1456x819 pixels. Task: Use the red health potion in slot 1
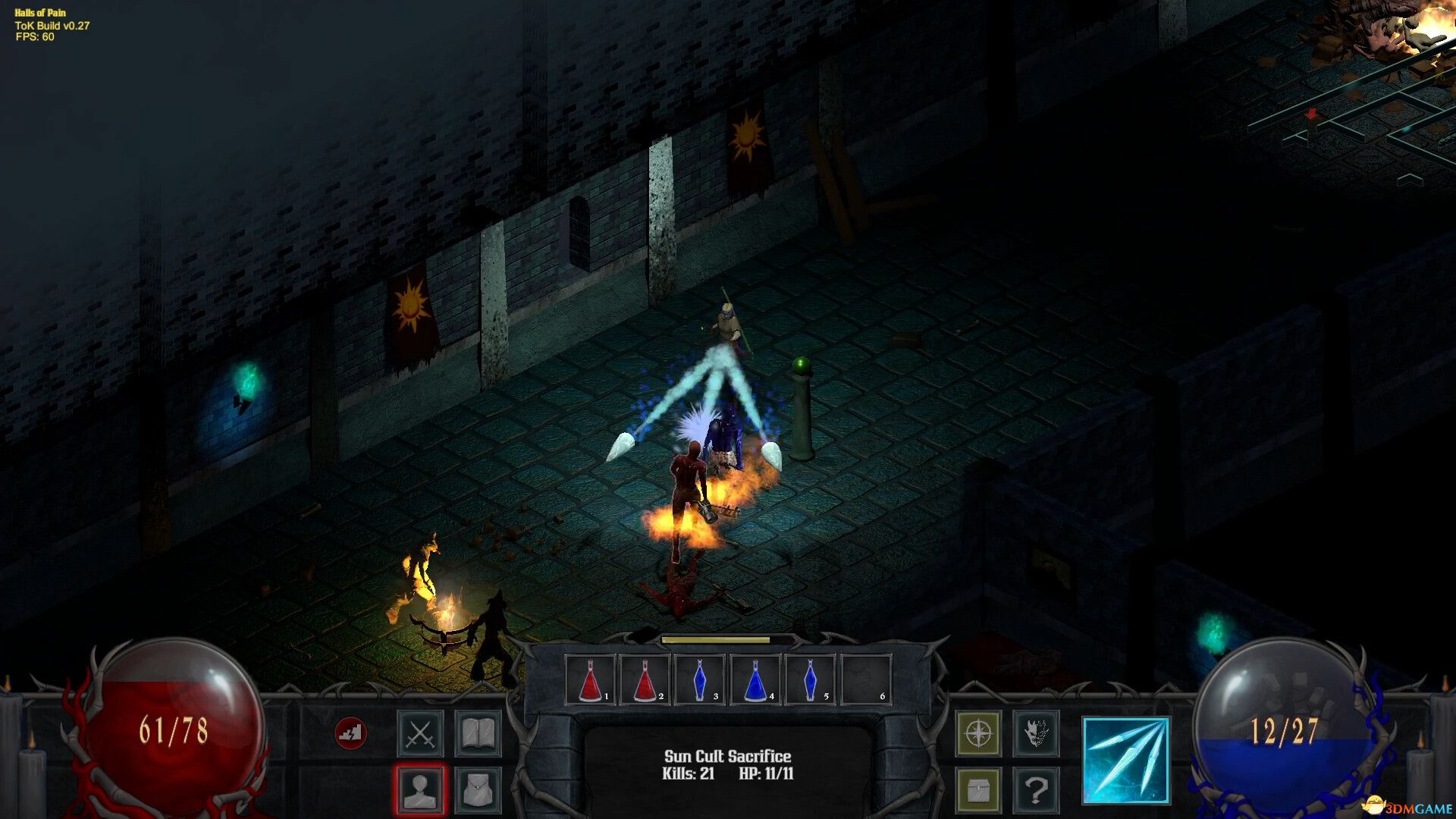(591, 679)
